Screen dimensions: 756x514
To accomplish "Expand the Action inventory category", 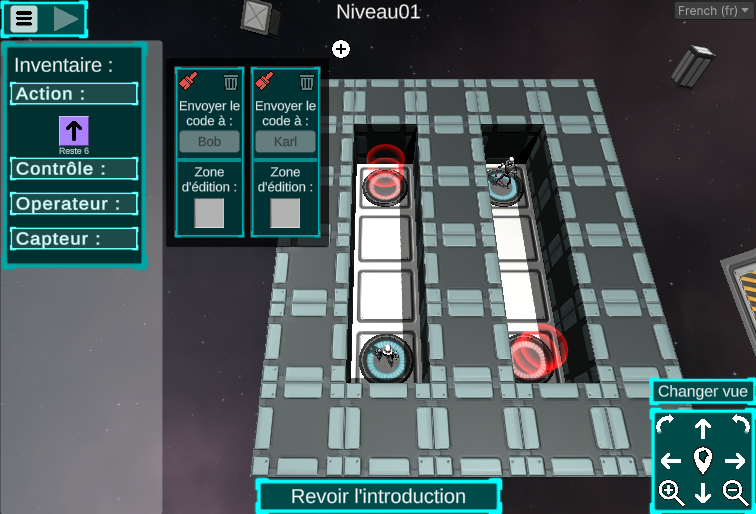I will pos(75,94).
